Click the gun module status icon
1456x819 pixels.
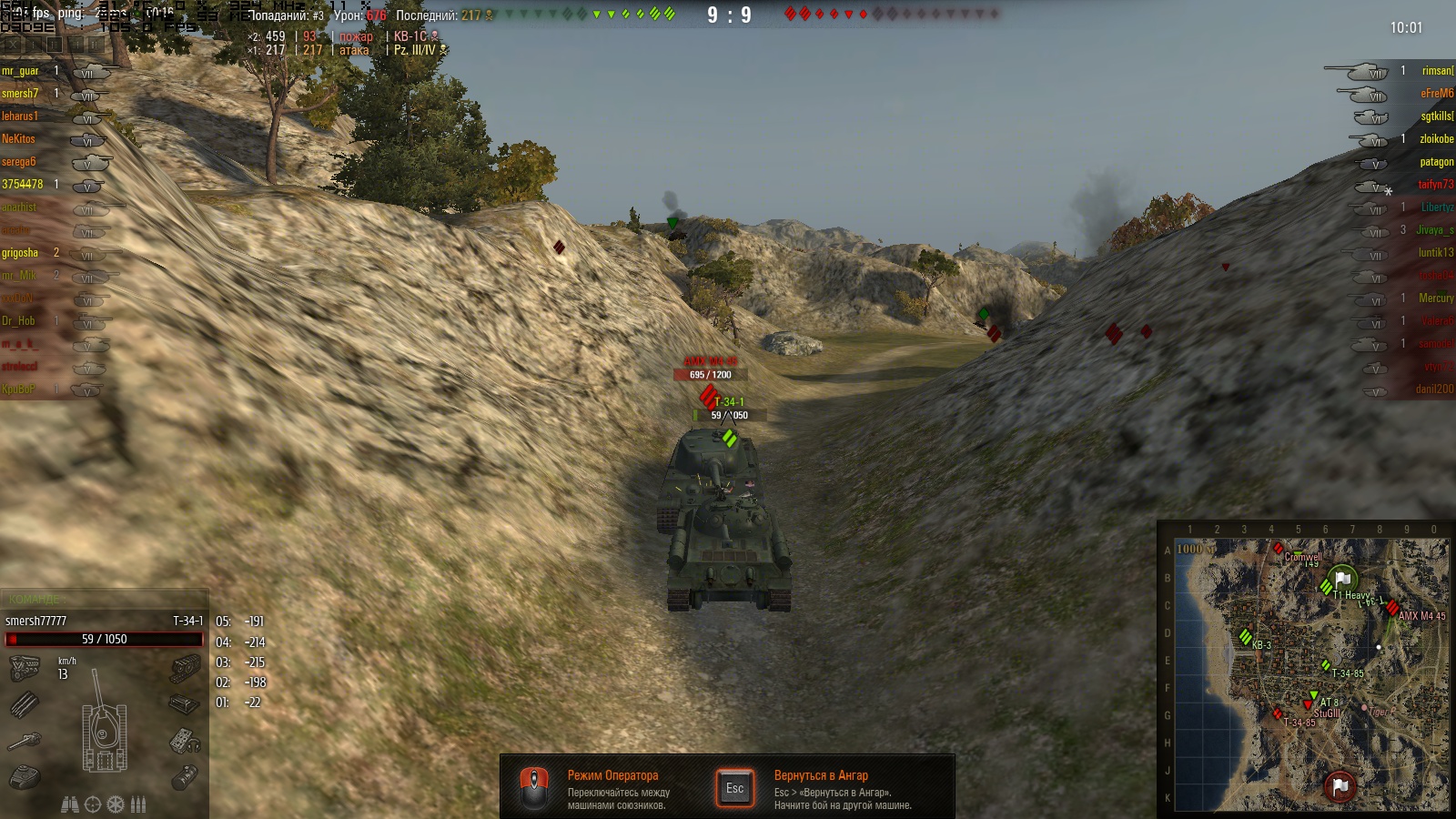25,742
